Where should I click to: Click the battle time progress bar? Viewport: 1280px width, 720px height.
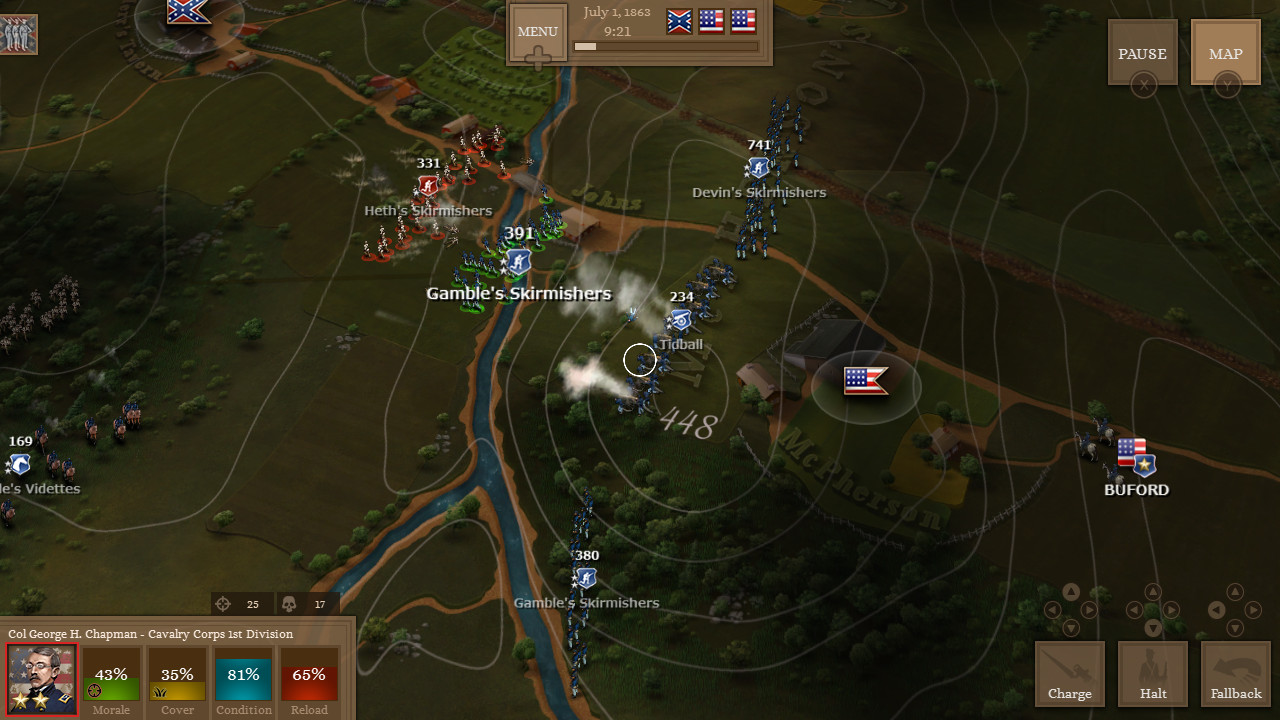pos(665,47)
